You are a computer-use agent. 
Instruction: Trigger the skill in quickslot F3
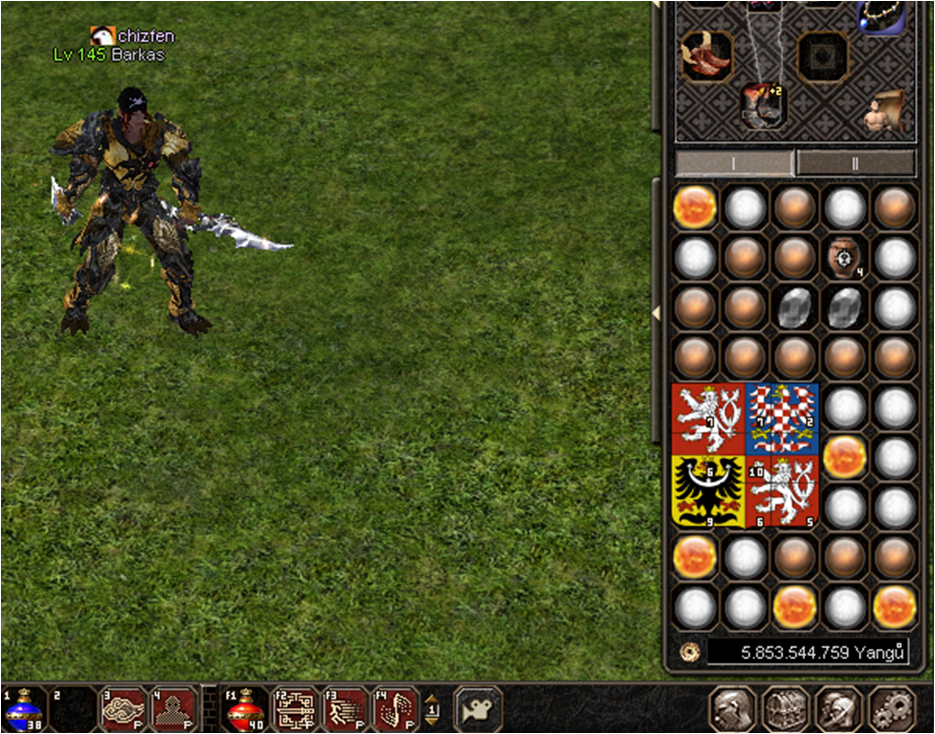tap(347, 708)
